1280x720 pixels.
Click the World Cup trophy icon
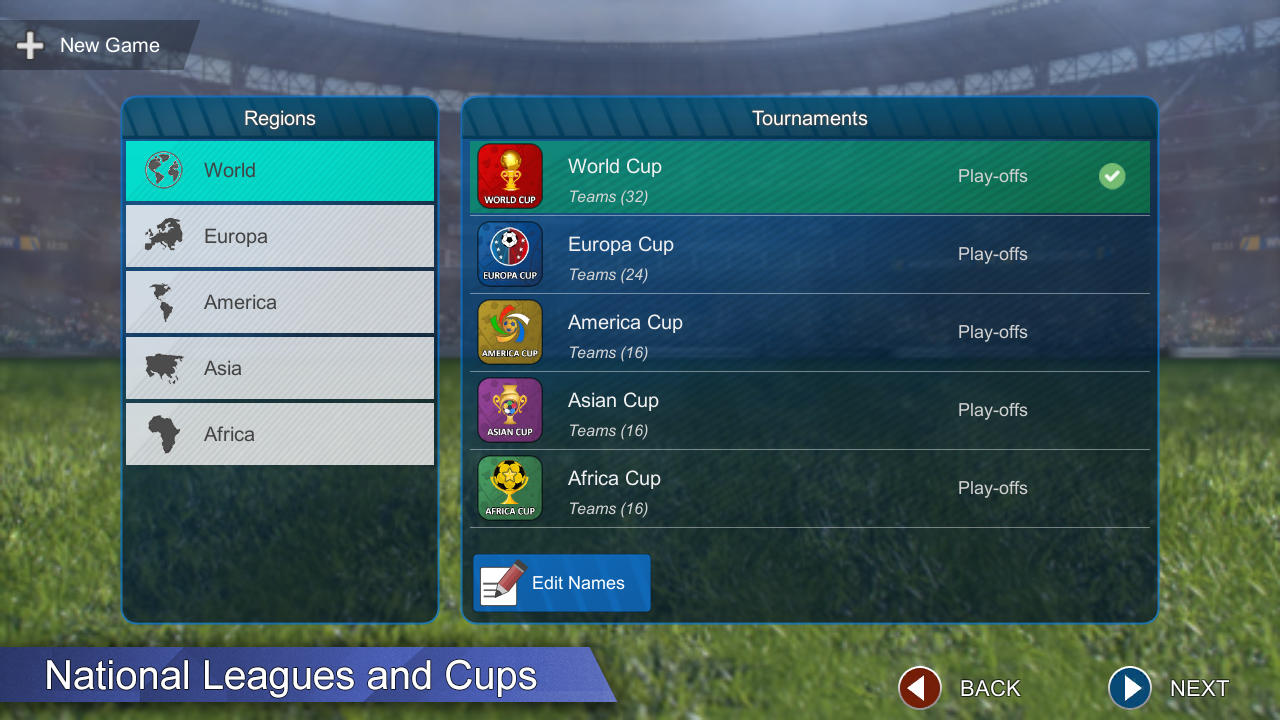509,176
